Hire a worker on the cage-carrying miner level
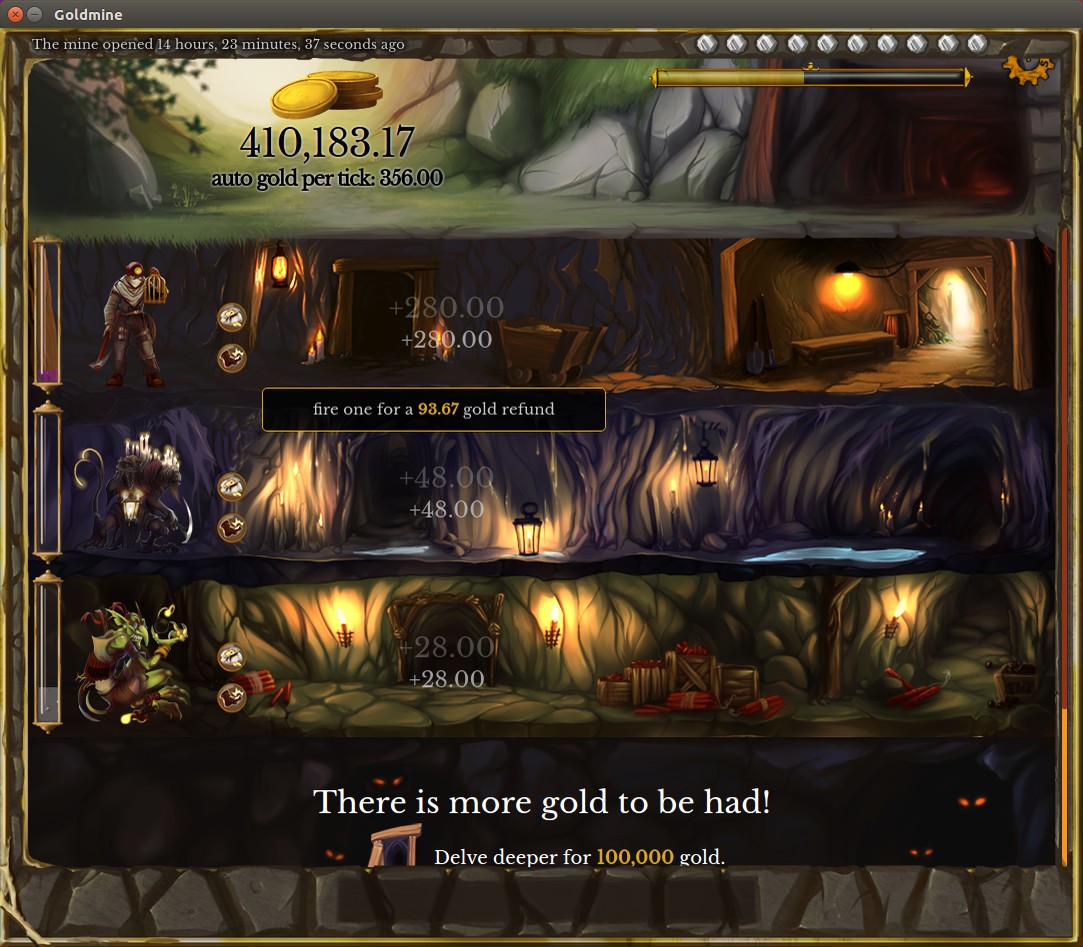 click(x=232, y=317)
